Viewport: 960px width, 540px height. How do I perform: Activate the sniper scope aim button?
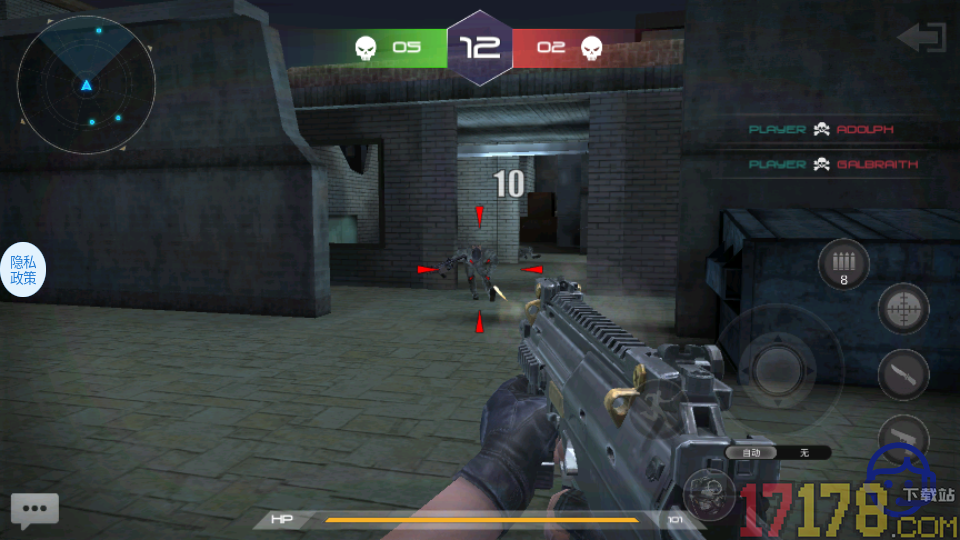[x=903, y=309]
